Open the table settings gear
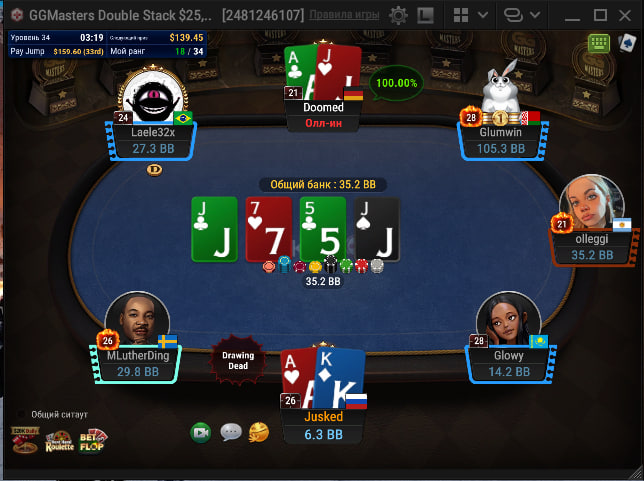 click(x=398, y=15)
